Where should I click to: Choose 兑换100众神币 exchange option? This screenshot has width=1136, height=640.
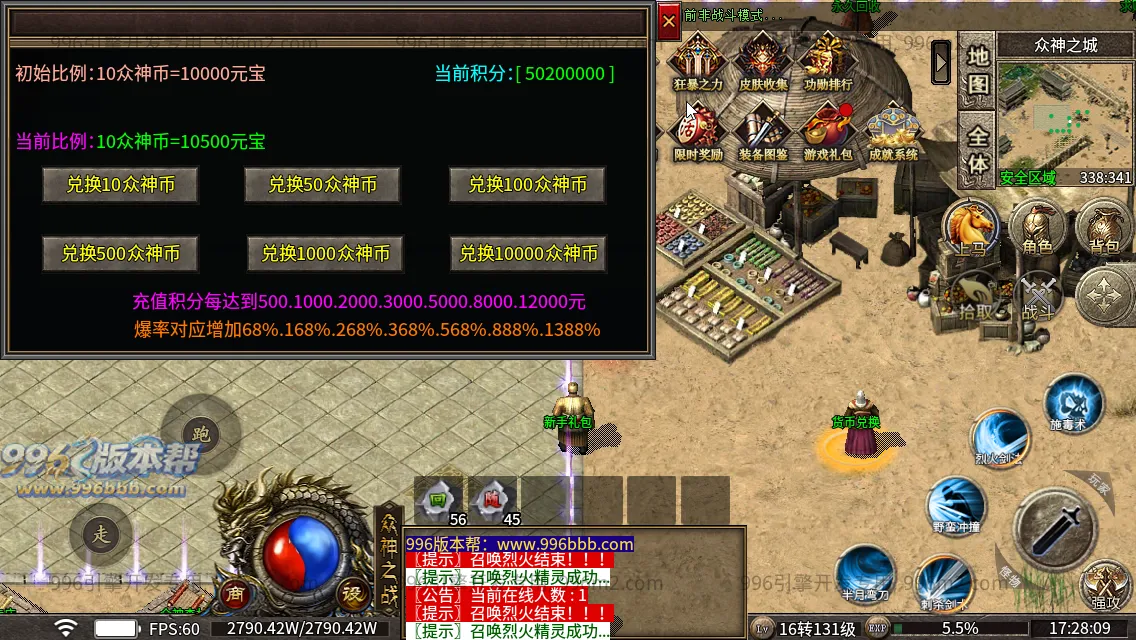click(x=527, y=185)
